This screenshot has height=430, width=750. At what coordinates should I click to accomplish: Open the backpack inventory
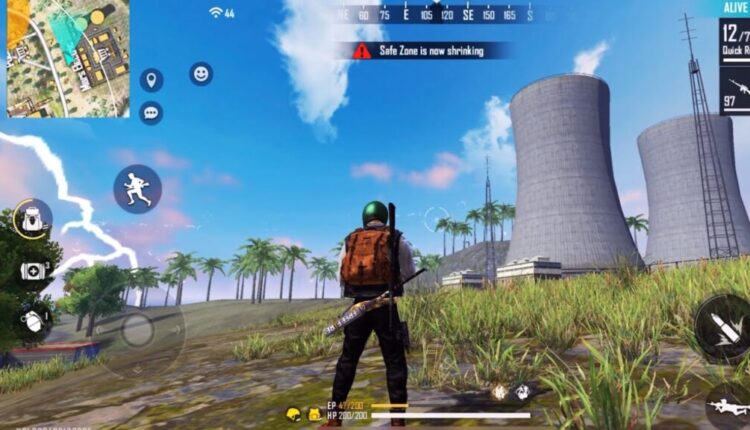pos(33,219)
